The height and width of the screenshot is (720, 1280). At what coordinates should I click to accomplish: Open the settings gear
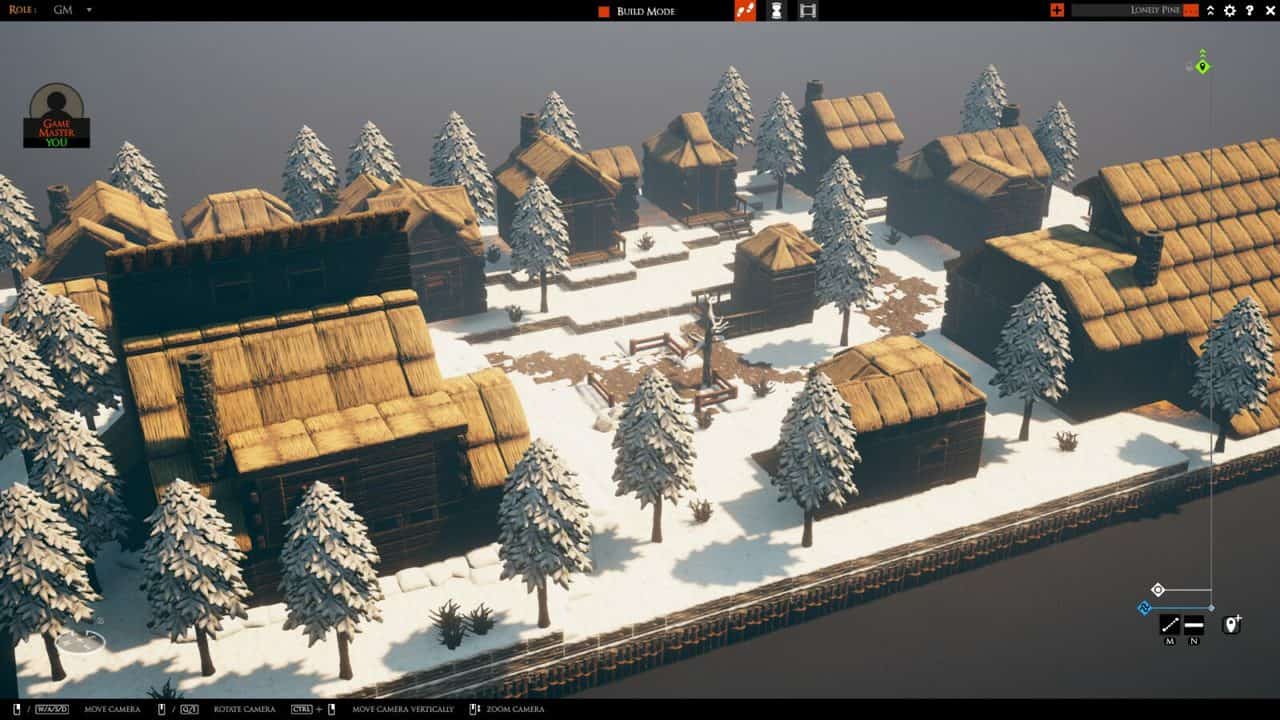[x=1231, y=10]
